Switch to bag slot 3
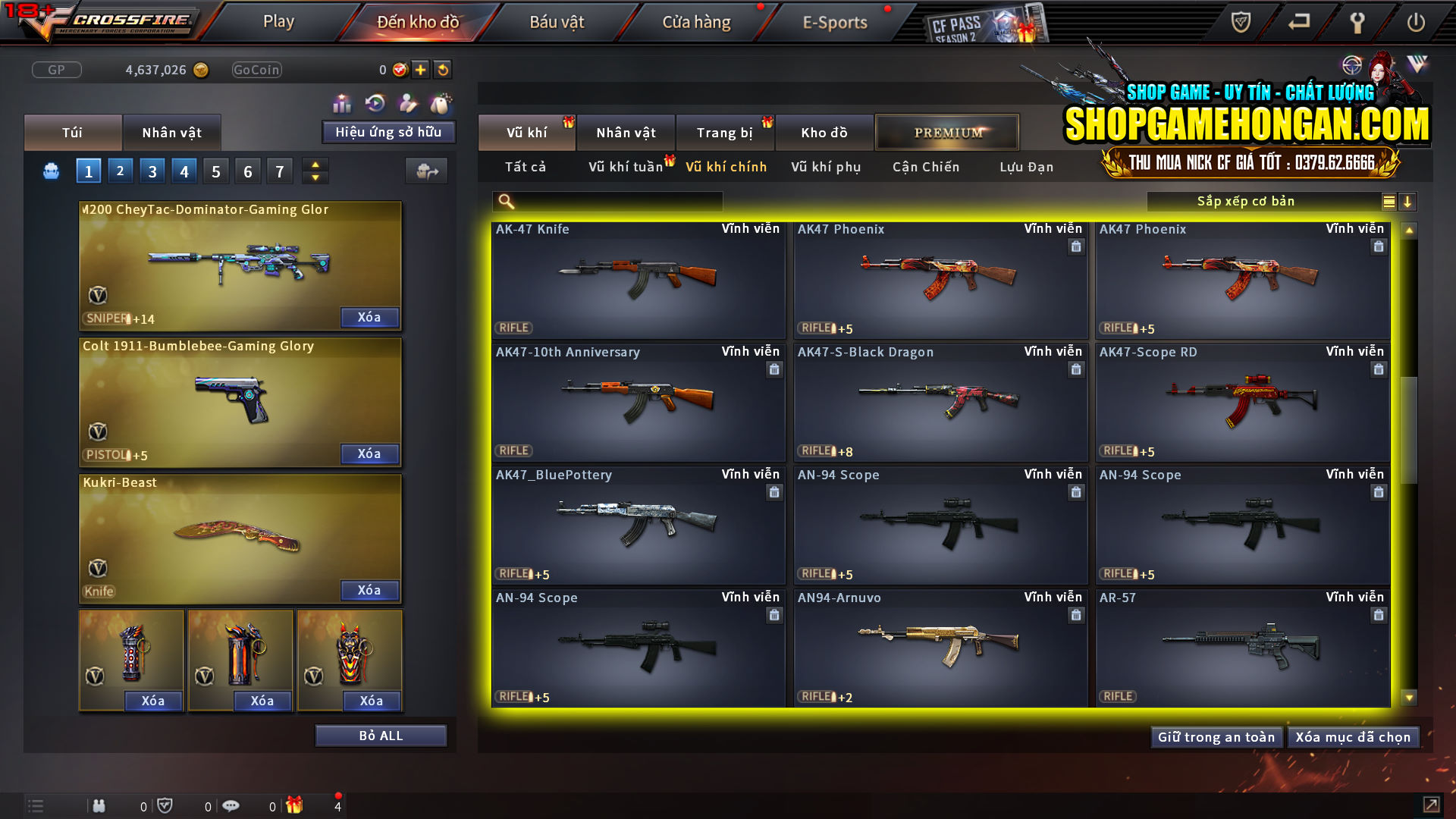This screenshot has width=1456, height=819. (152, 171)
